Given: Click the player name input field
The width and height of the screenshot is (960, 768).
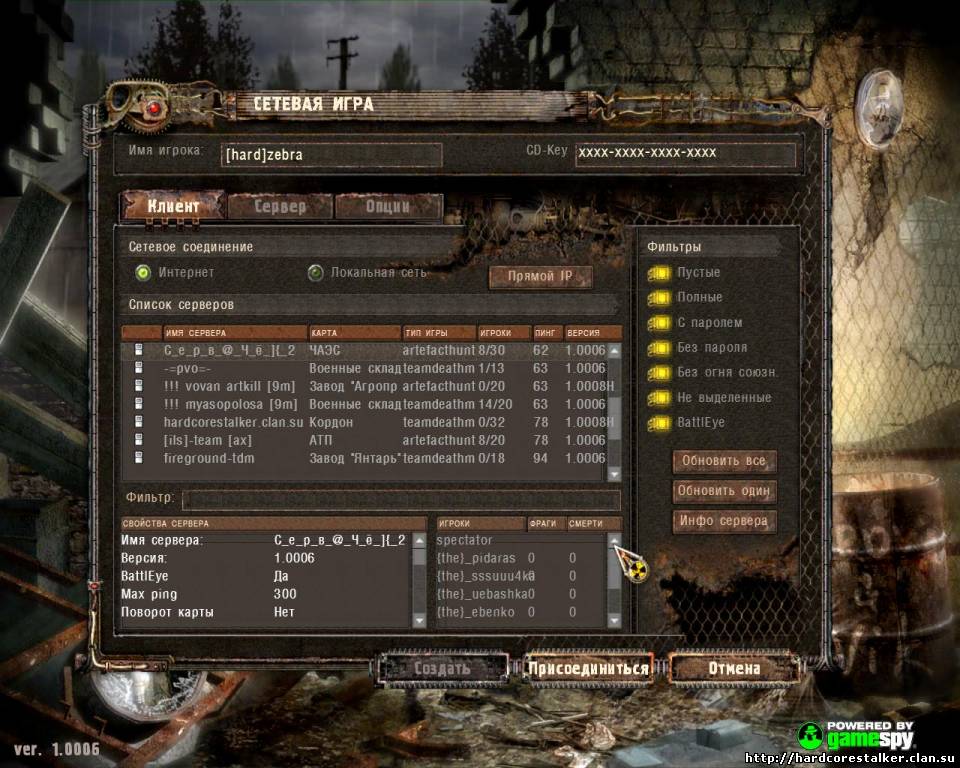Looking at the screenshot, I should (330, 155).
